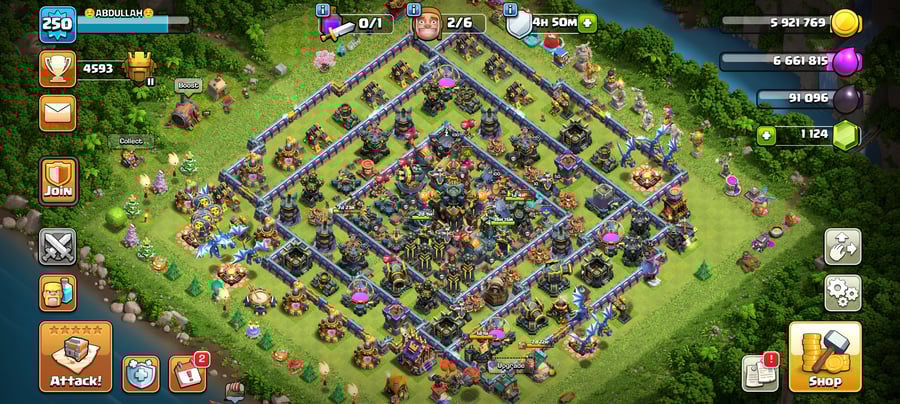Image resolution: width=900 pixels, height=404 pixels.
Task: Tap the pink elixir resource icon
Action: coord(846,60)
